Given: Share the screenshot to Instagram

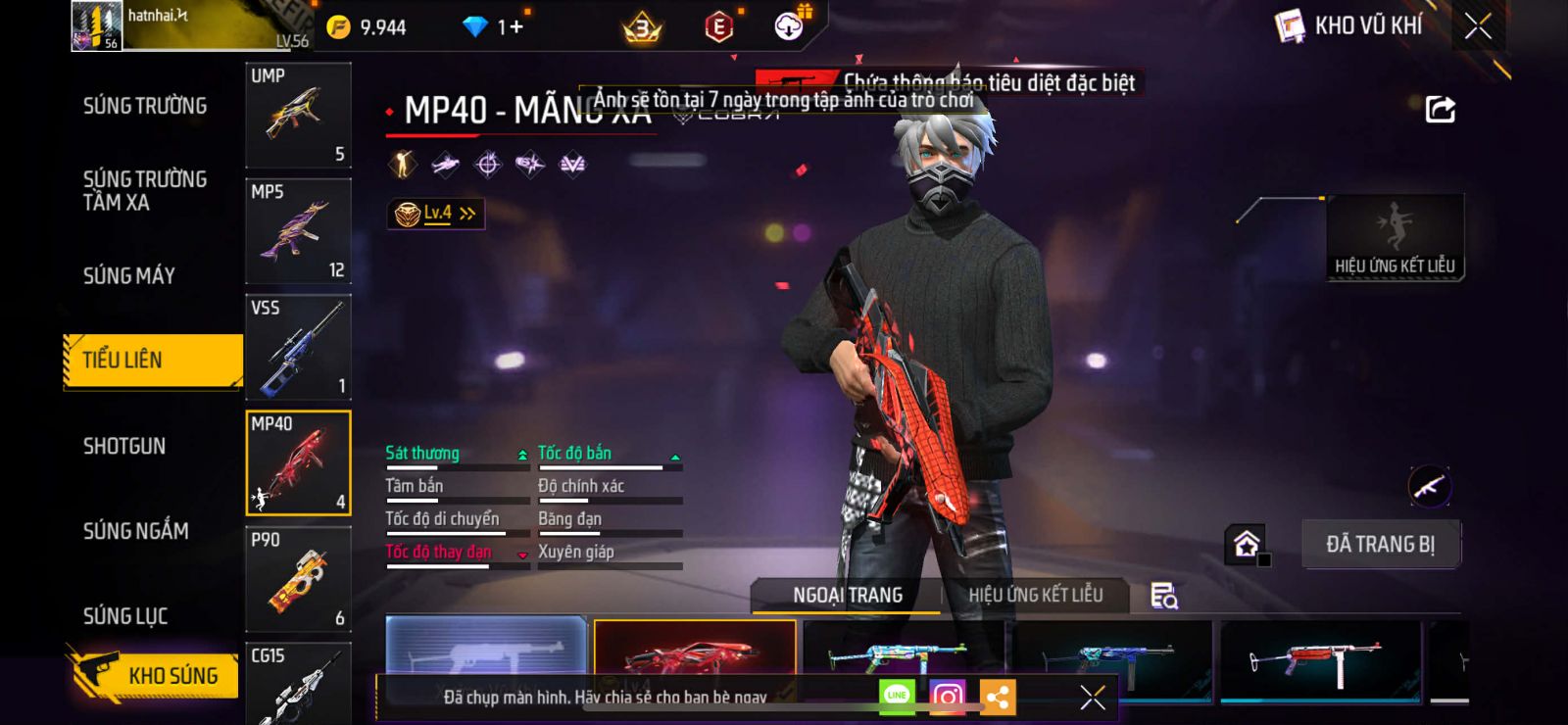Looking at the screenshot, I should [x=947, y=697].
